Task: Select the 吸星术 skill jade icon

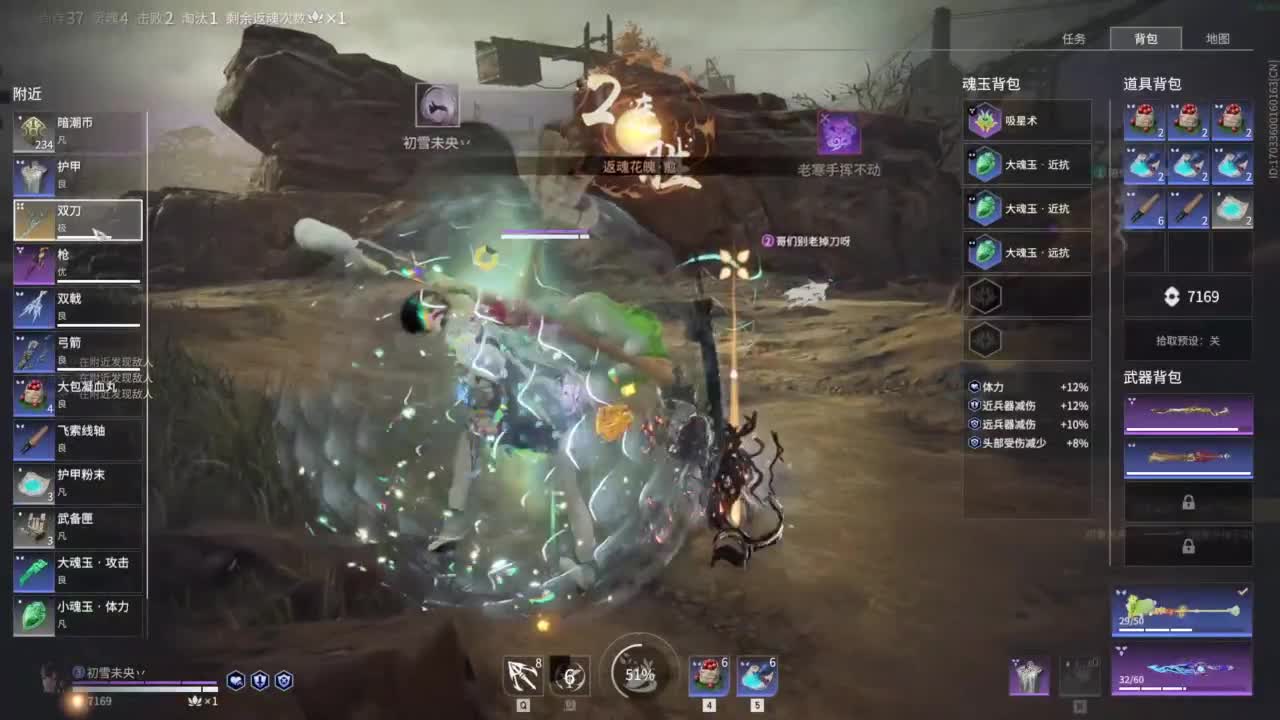Action: [x=985, y=121]
